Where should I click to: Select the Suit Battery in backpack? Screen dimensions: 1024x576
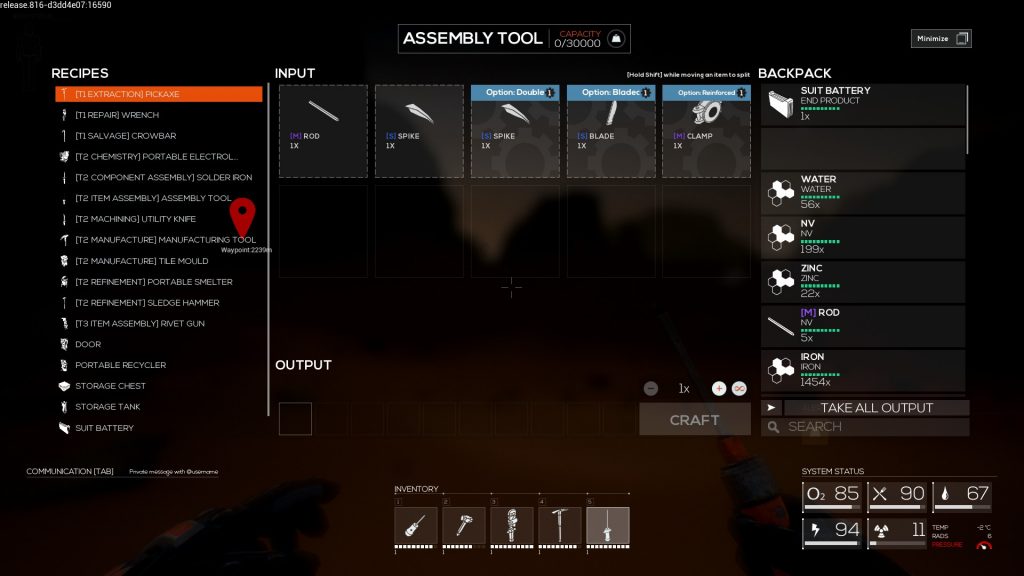863,105
